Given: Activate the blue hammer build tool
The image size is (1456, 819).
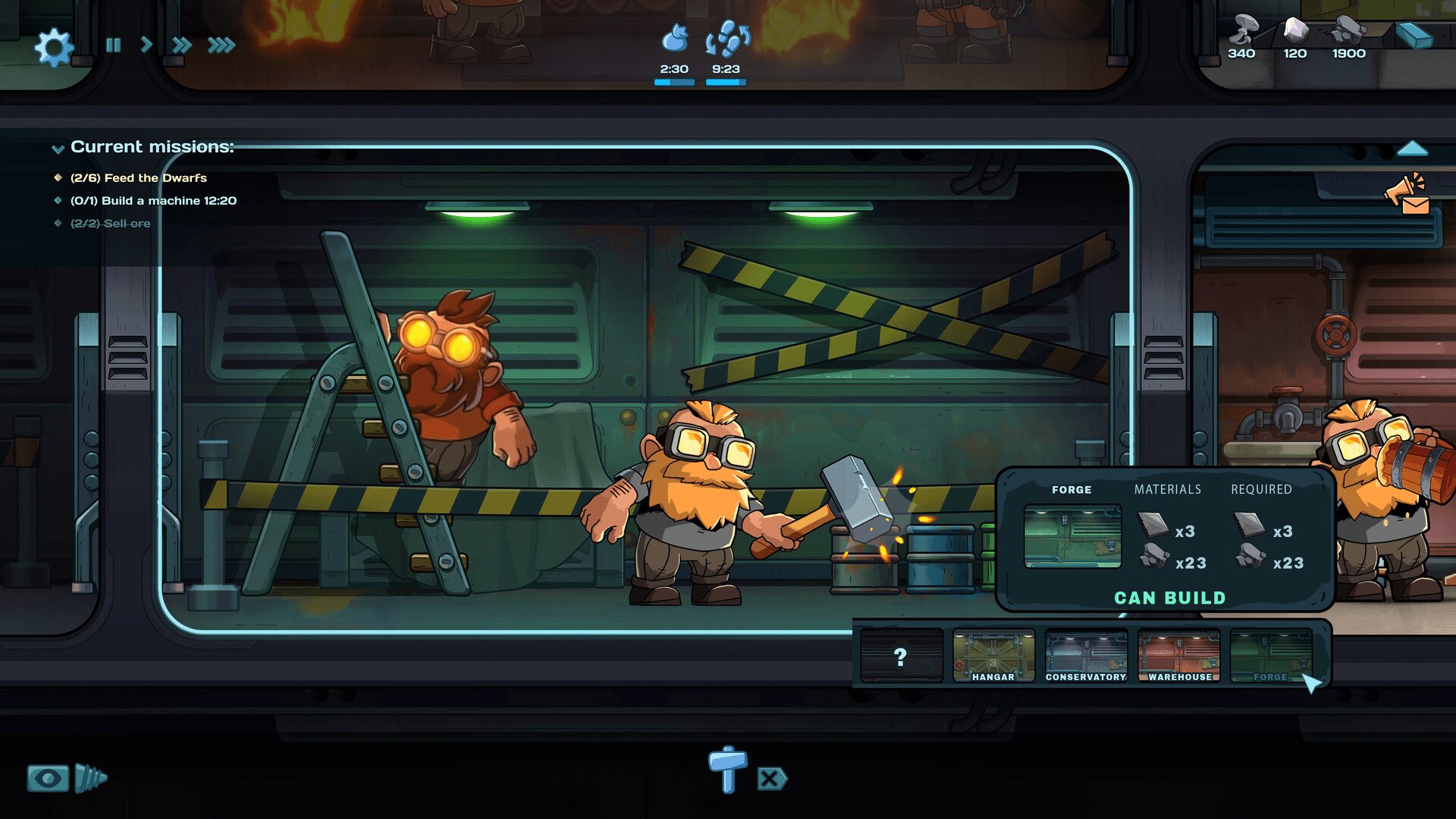Looking at the screenshot, I should [x=728, y=769].
